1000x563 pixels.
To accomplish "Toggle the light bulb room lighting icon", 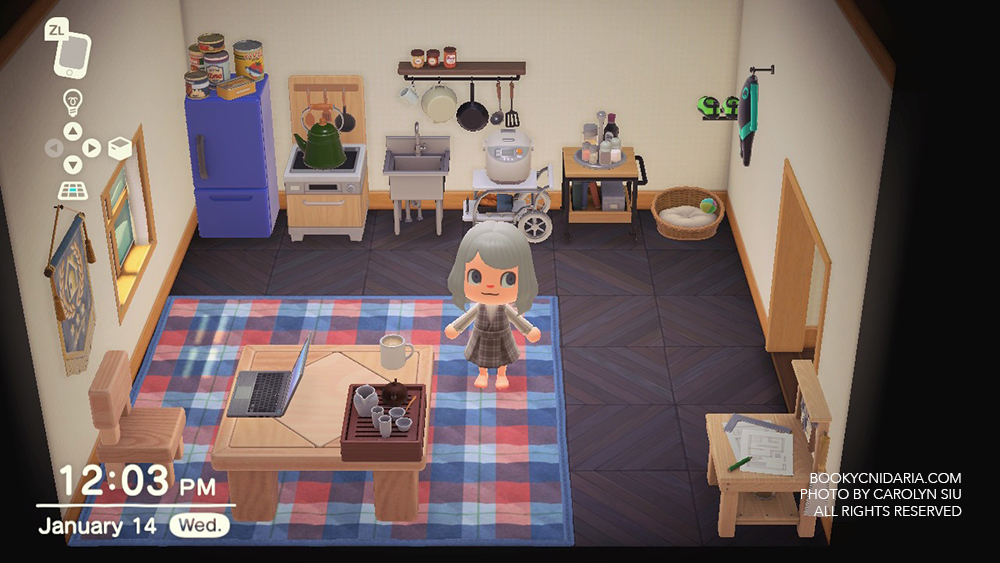I will [x=72, y=101].
